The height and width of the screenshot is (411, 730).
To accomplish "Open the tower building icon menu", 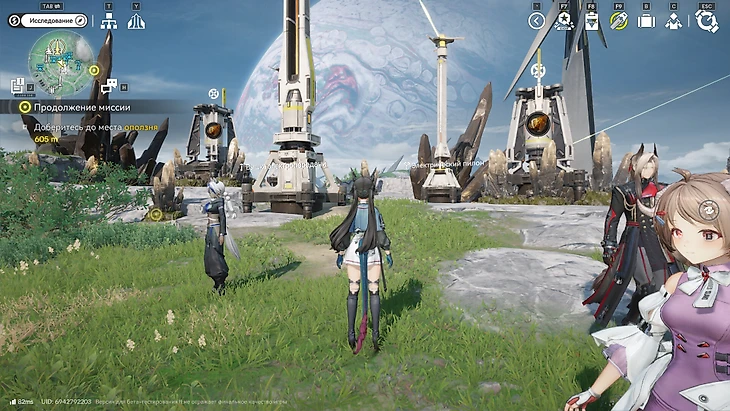I will [x=136, y=21].
